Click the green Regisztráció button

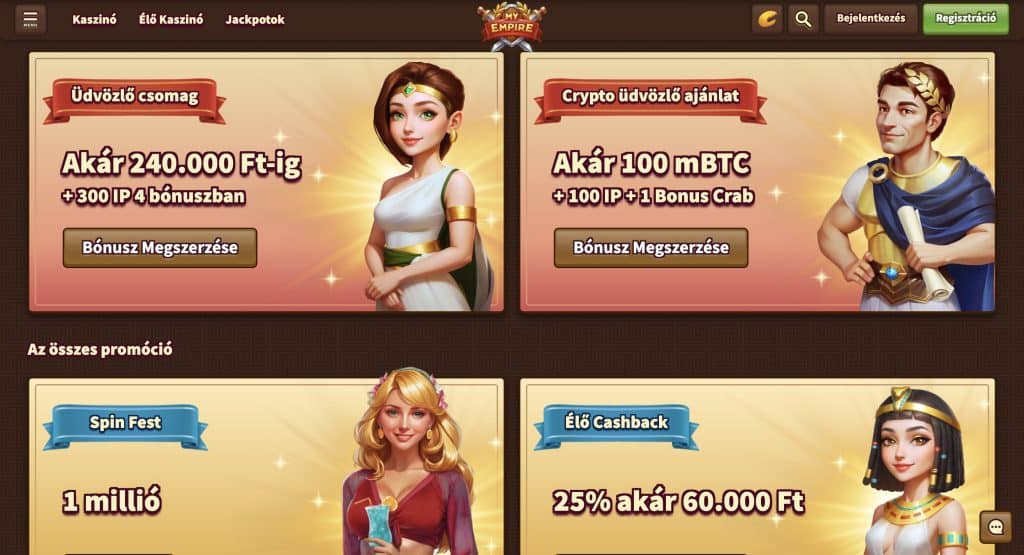tap(965, 19)
